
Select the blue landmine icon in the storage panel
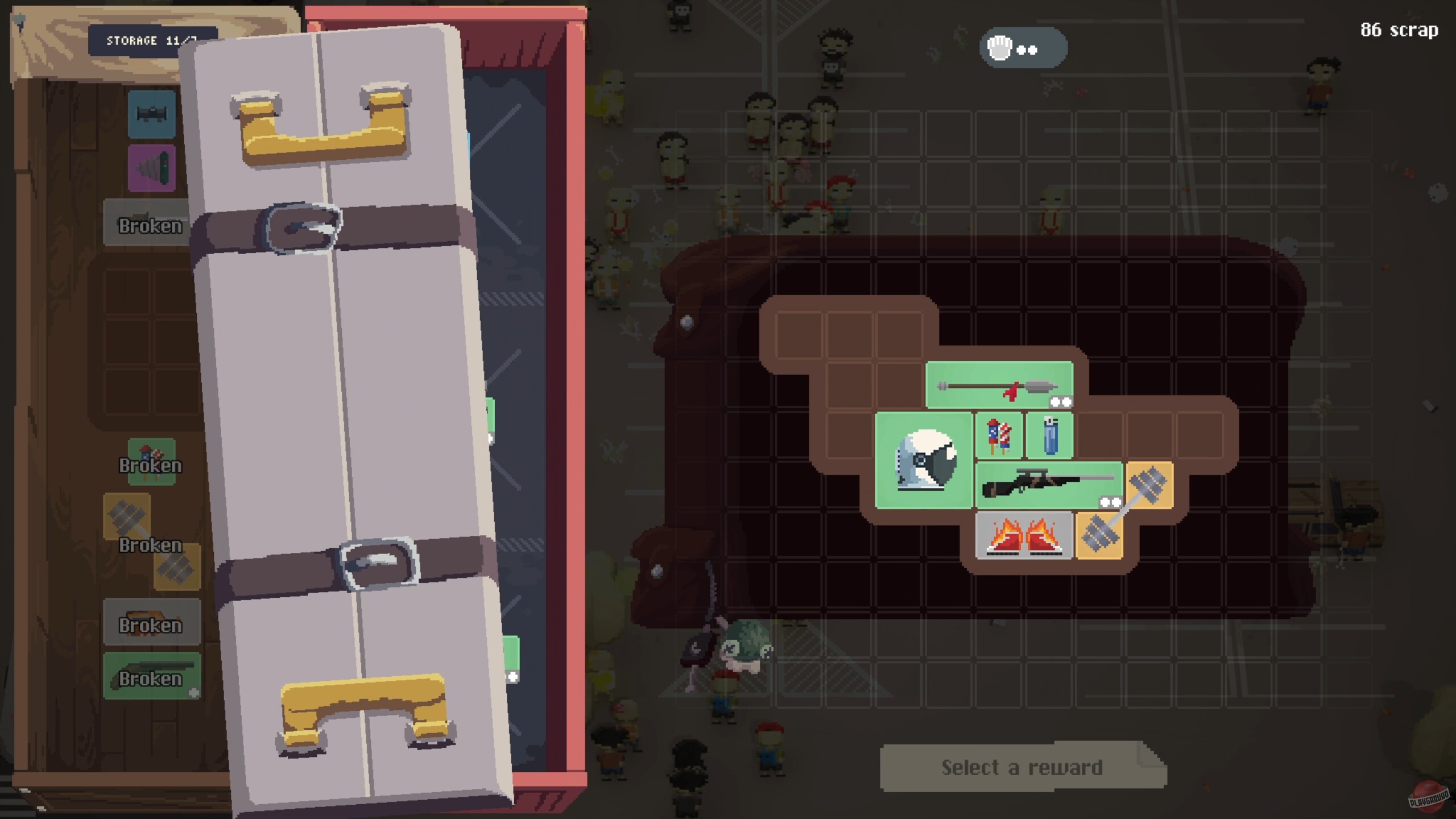[151, 115]
